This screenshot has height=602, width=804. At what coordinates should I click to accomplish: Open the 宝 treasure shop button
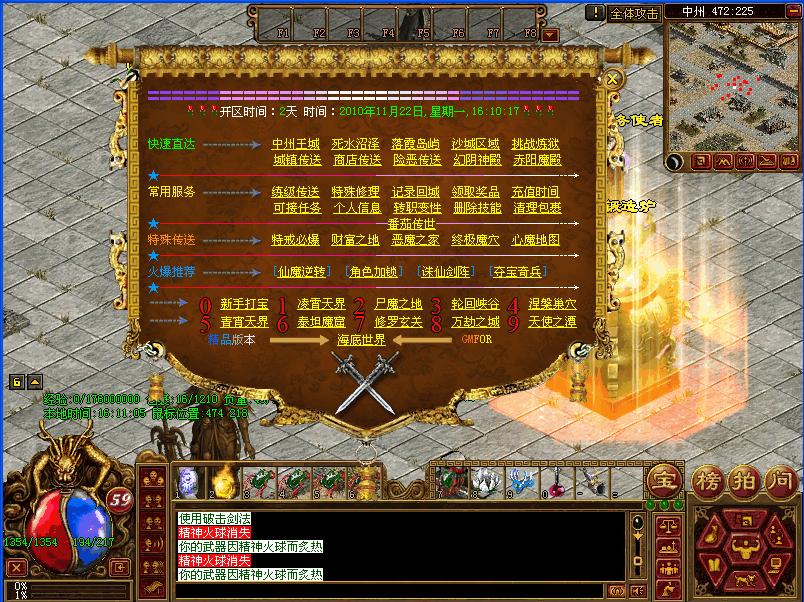[x=663, y=479]
